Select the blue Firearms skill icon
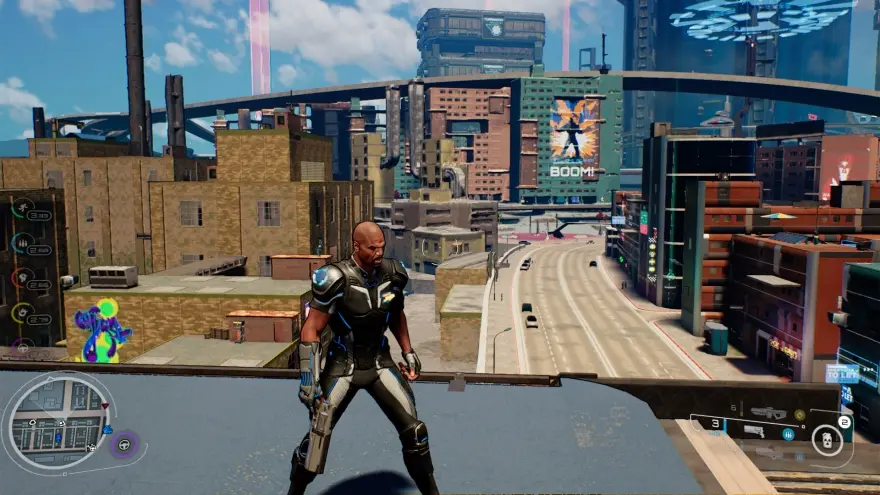The image size is (880, 495). tap(21, 243)
